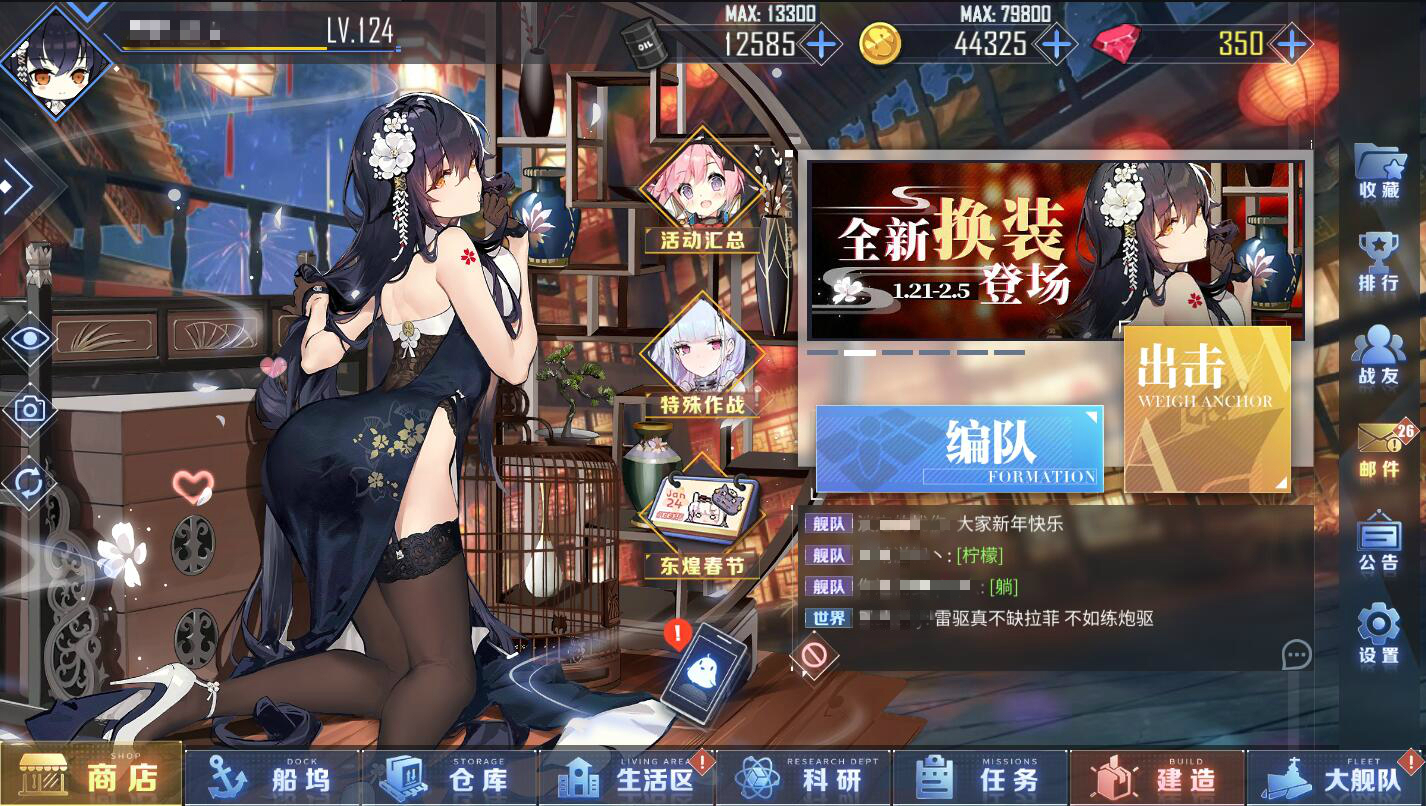Add more gold coins with the plus button
Image resolution: width=1426 pixels, height=806 pixels.
click(1054, 44)
